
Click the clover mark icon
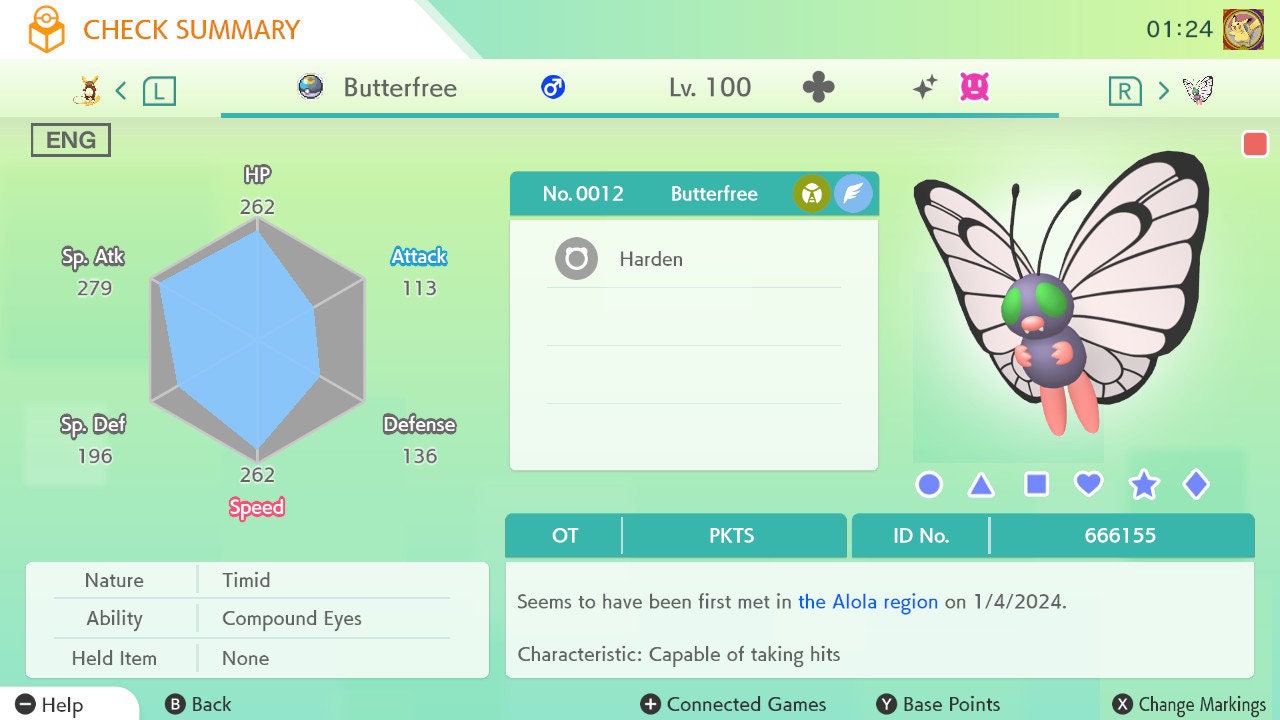pyautogui.click(x=818, y=88)
